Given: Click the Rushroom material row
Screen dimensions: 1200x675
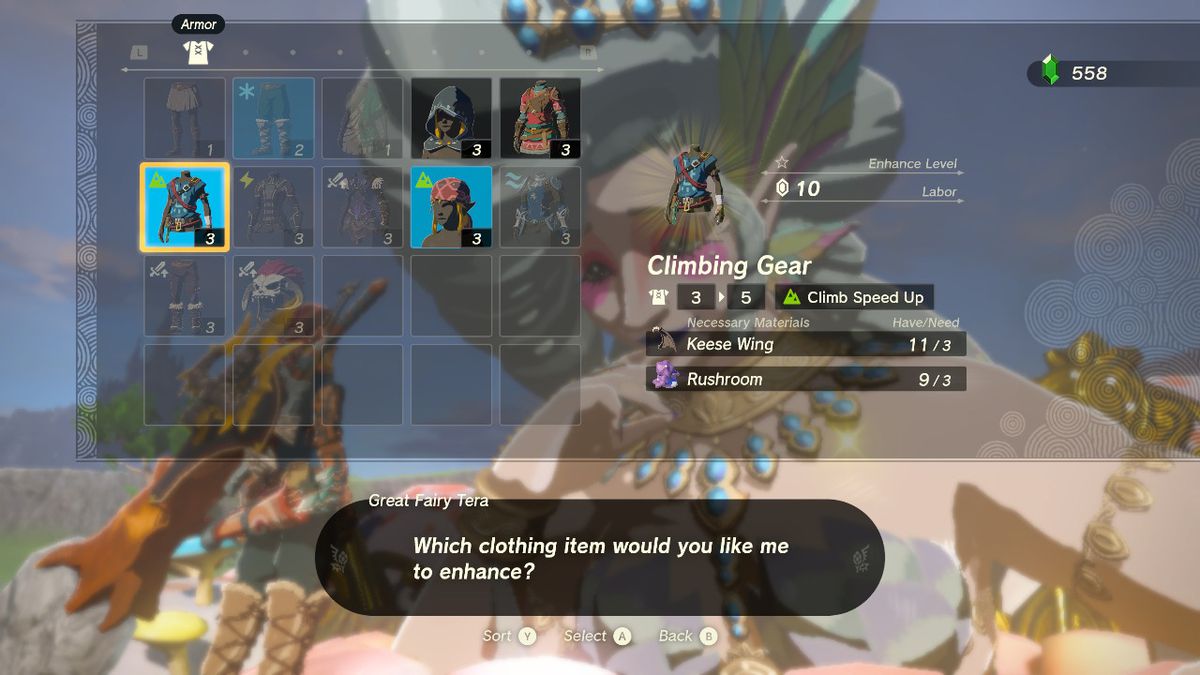Looking at the screenshot, I should click(805, 379).
